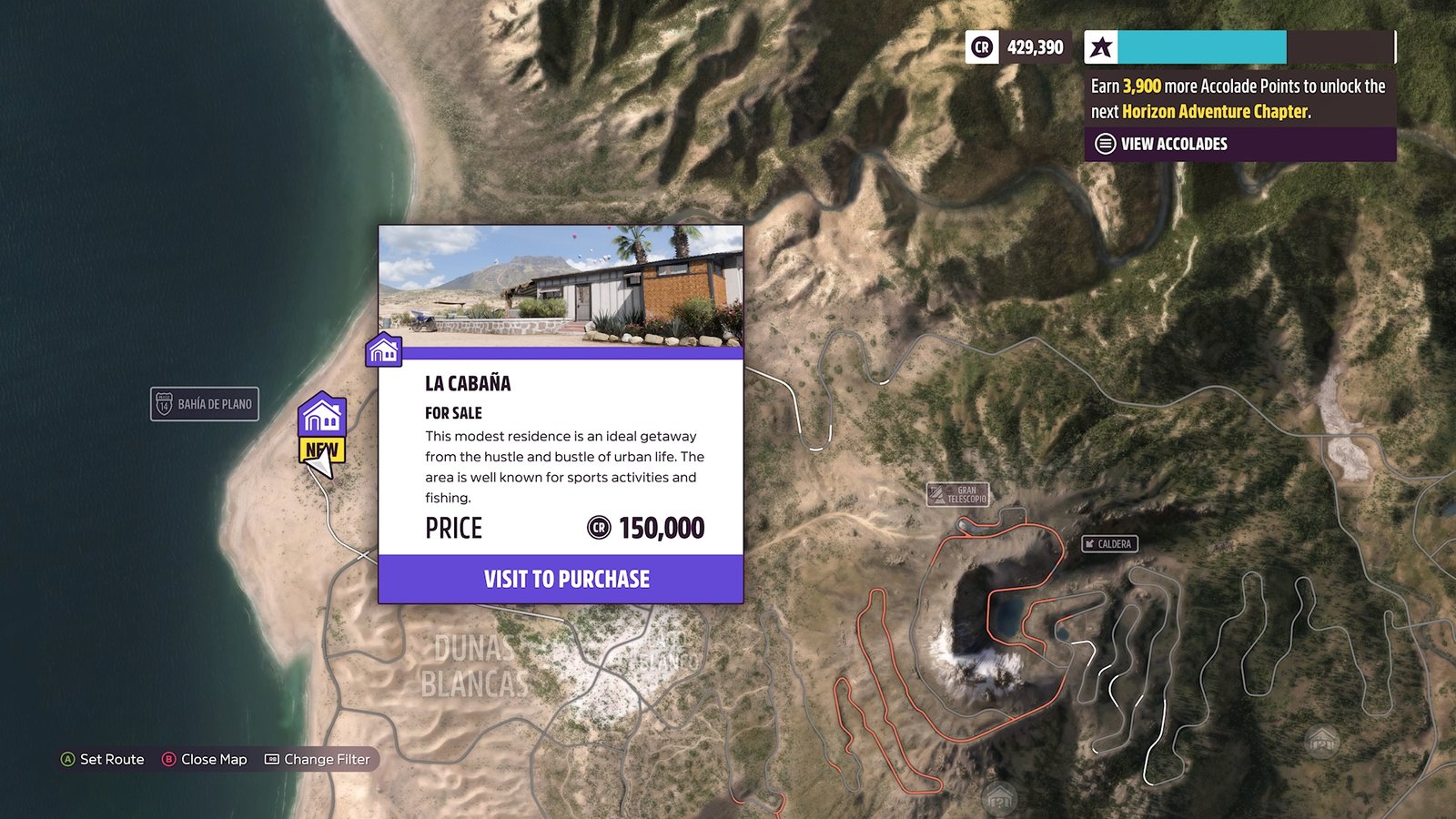Open the View Accolades panel

click(x=1173, y=144)
